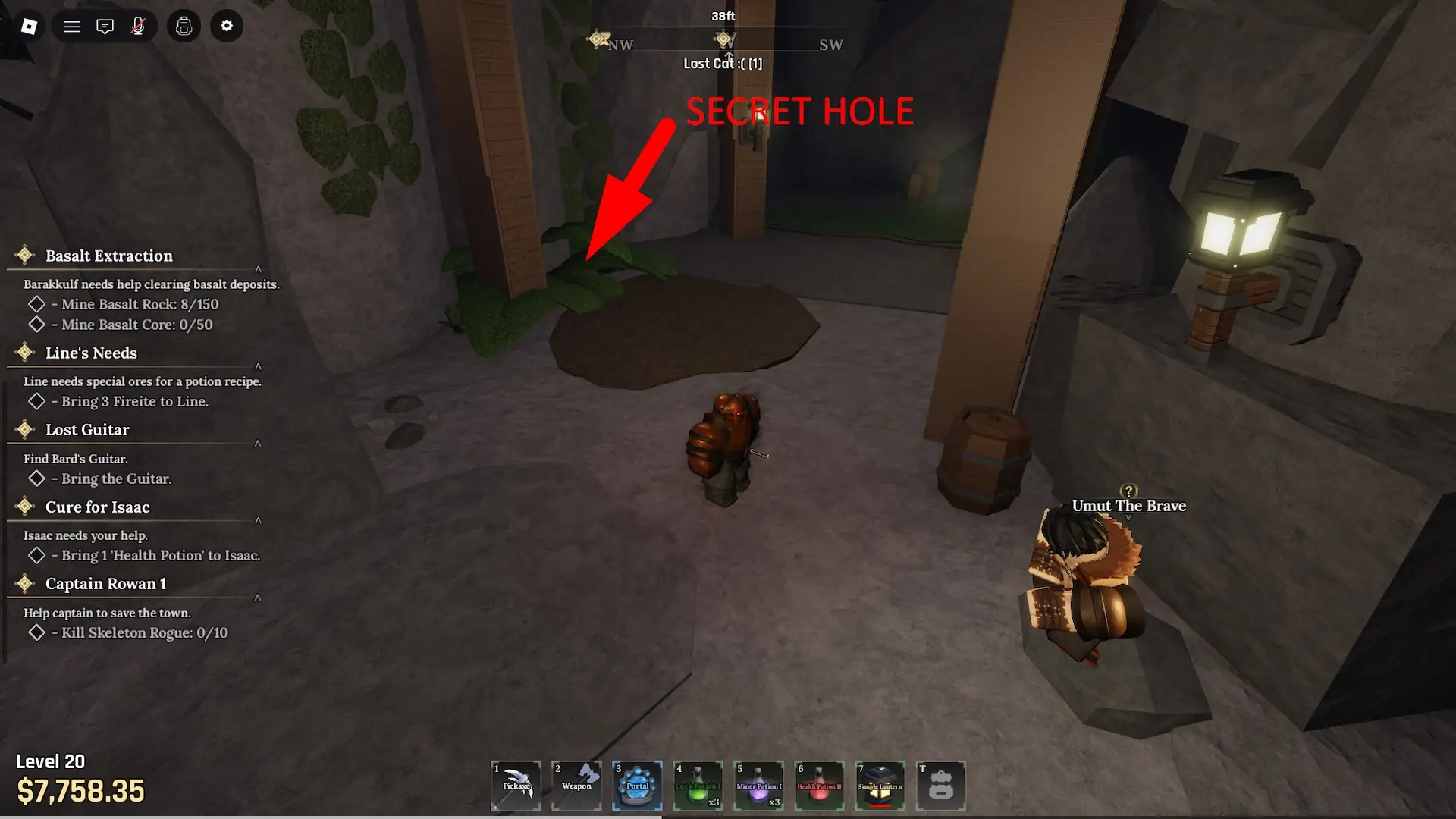Open the Roblox hamburger menu
Image resolution: width=1456 pixels, height=819 pixels.
pyautogui.click(x=71, y=25)
